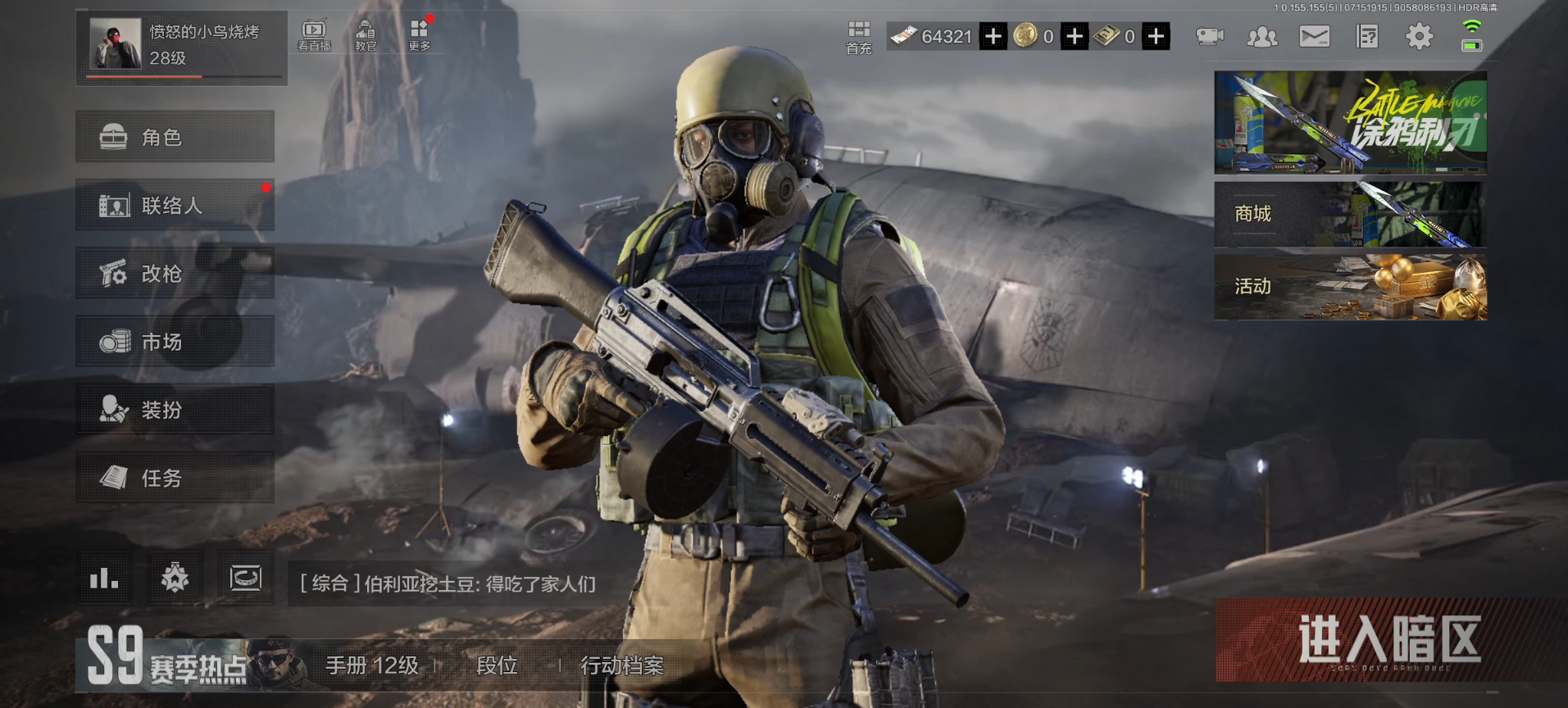View the 涂鸦利刃 promotional banner
The image size is (1568, 708).
pos(1349,122)
